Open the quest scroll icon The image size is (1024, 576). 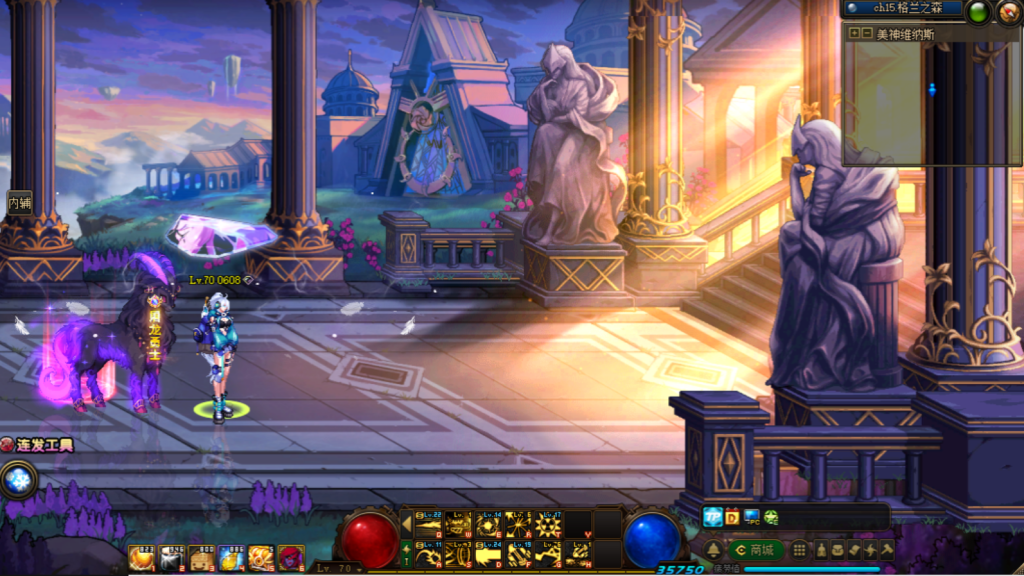(x=854, y=550)
